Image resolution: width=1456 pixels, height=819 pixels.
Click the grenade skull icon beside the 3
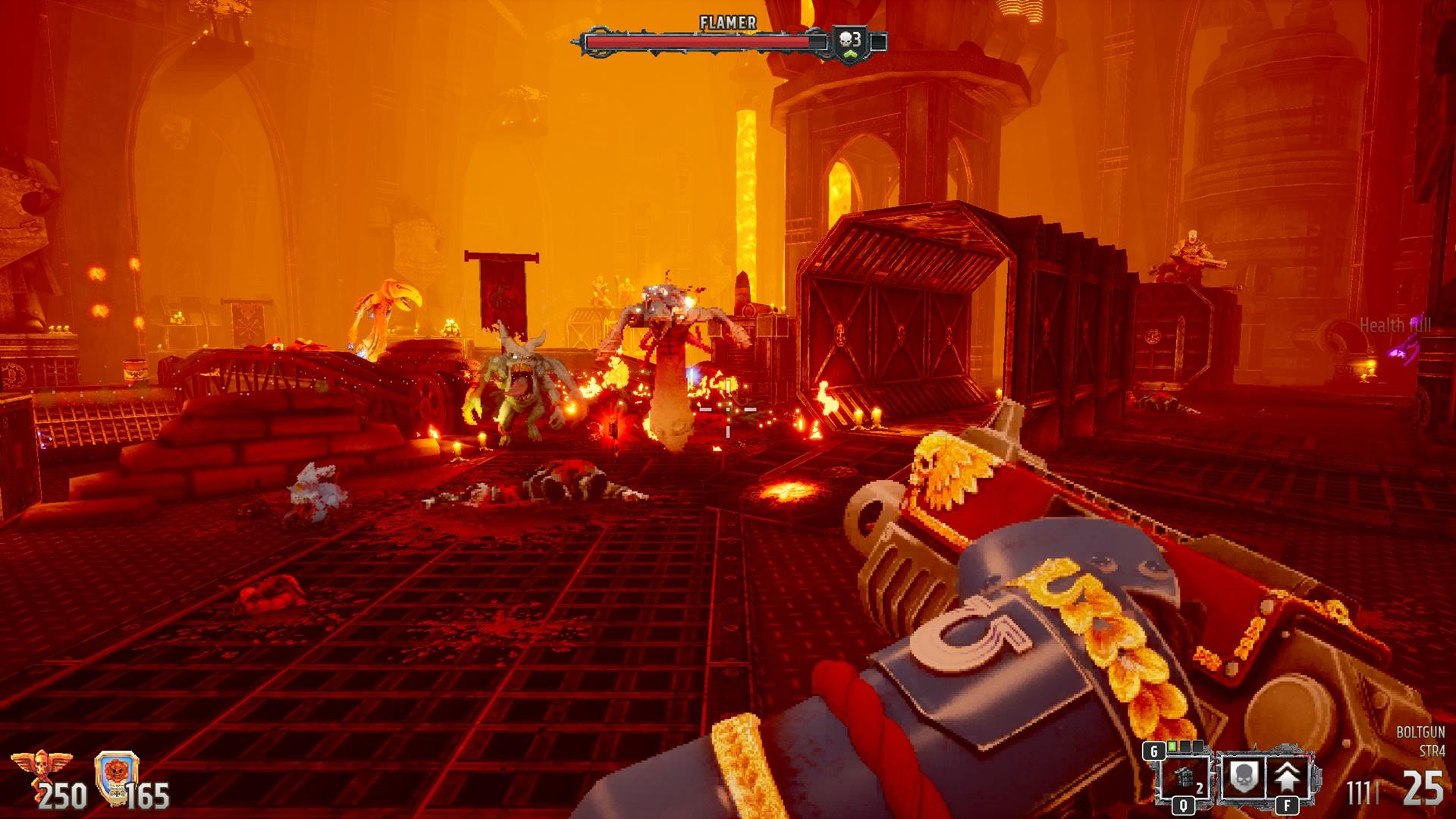(x=844, y=38)
